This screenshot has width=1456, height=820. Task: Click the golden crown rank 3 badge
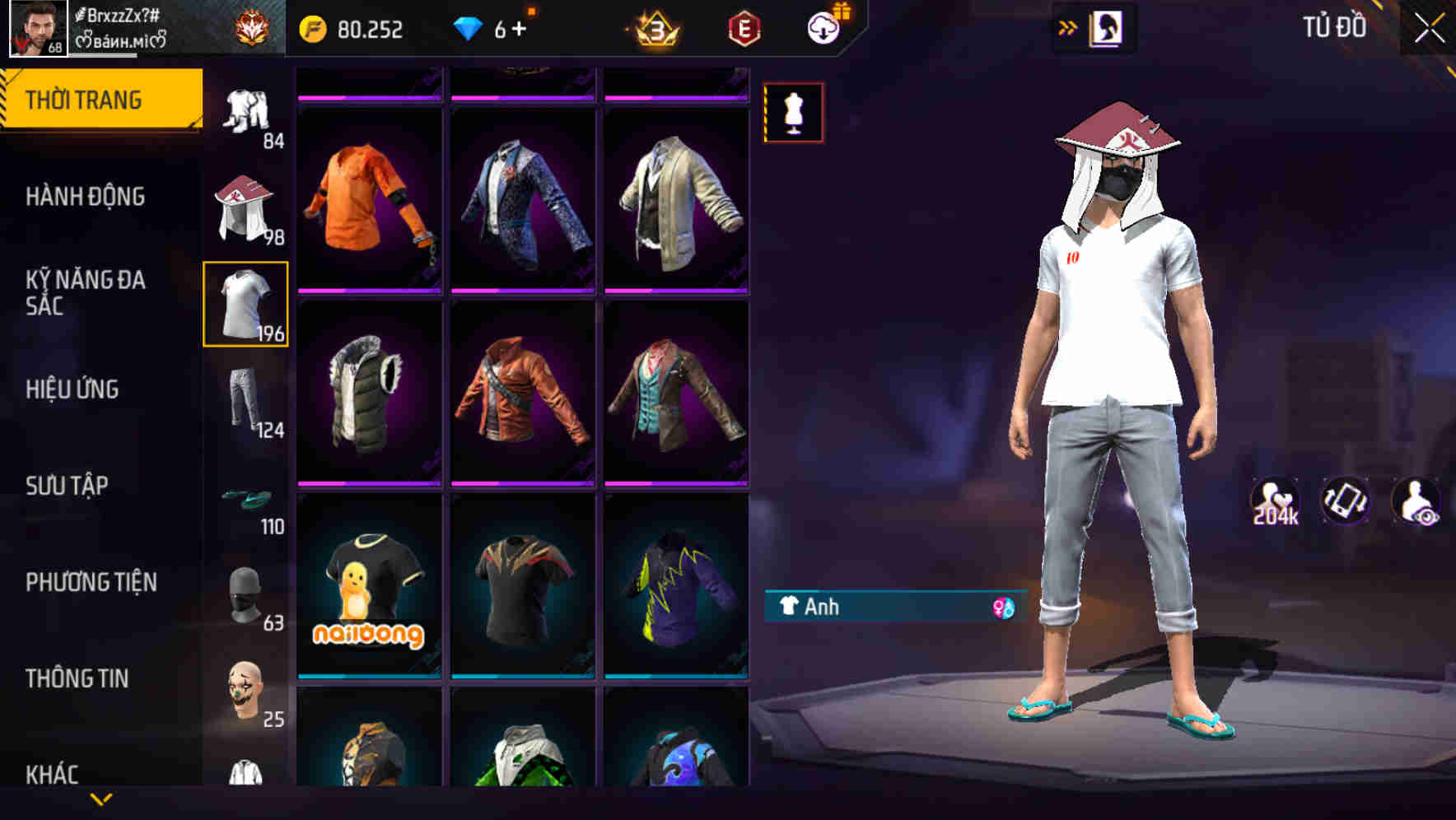(x=653, y=27)
